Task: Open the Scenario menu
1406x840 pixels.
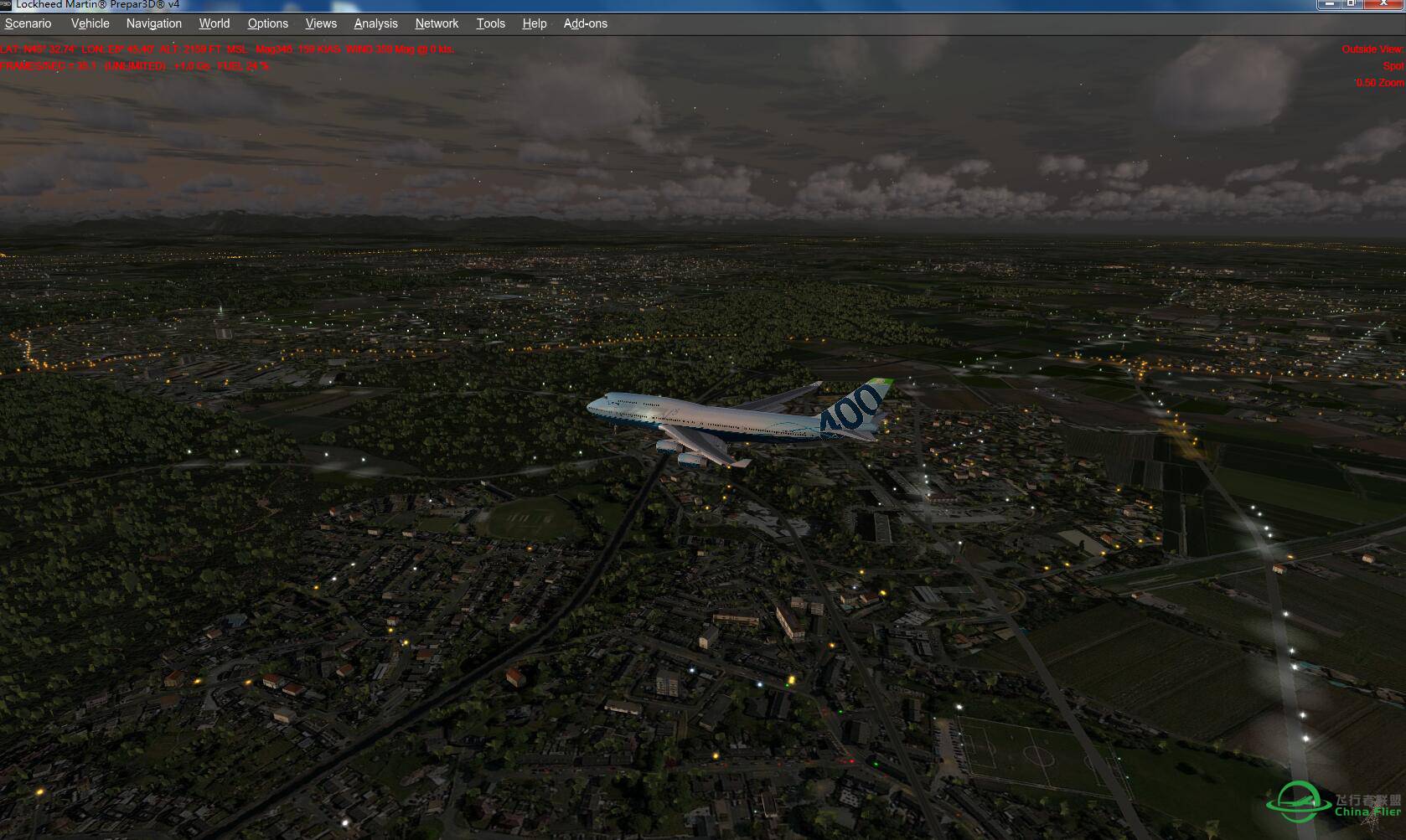Action: tap(28, 23)
